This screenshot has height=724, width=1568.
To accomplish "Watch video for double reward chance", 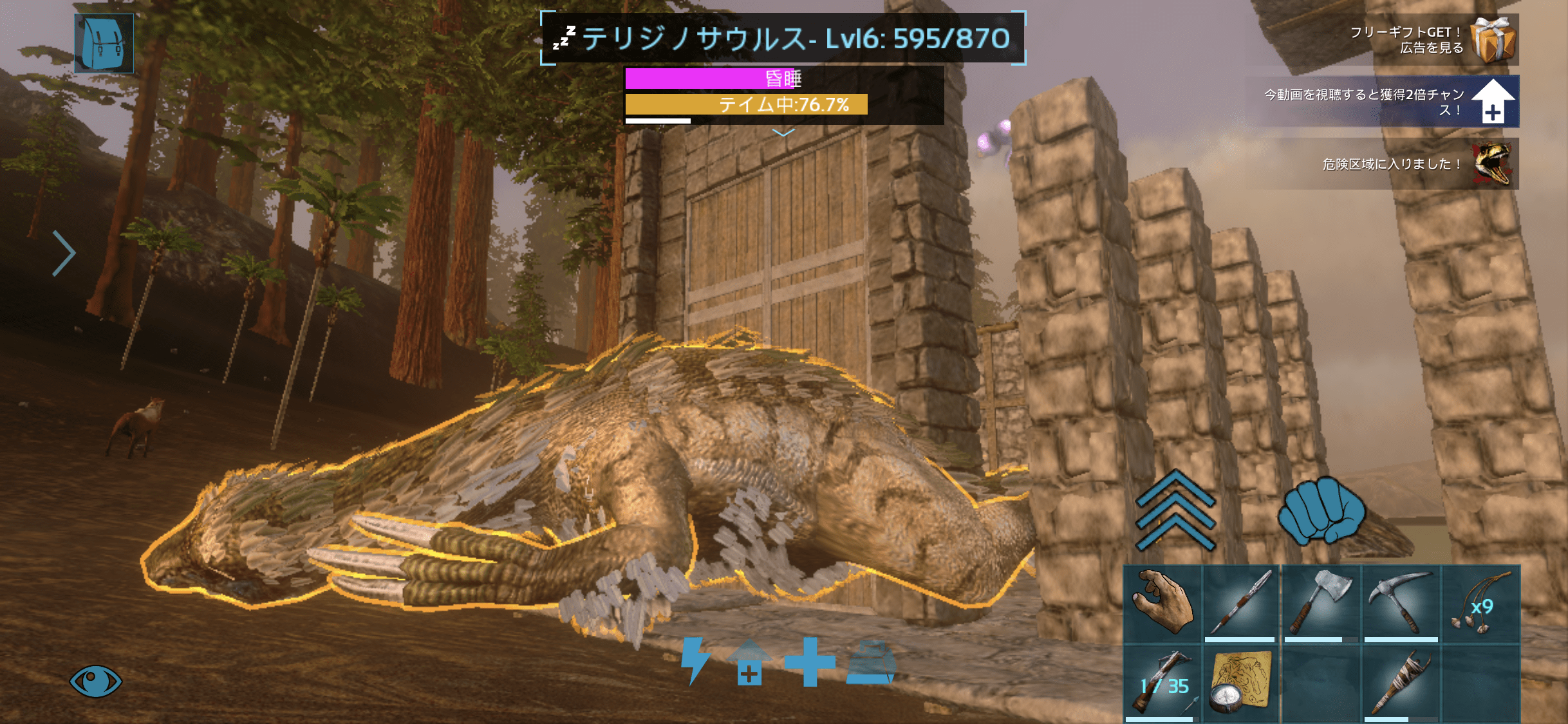I will pyautogui.click(x=1390, y=102).
